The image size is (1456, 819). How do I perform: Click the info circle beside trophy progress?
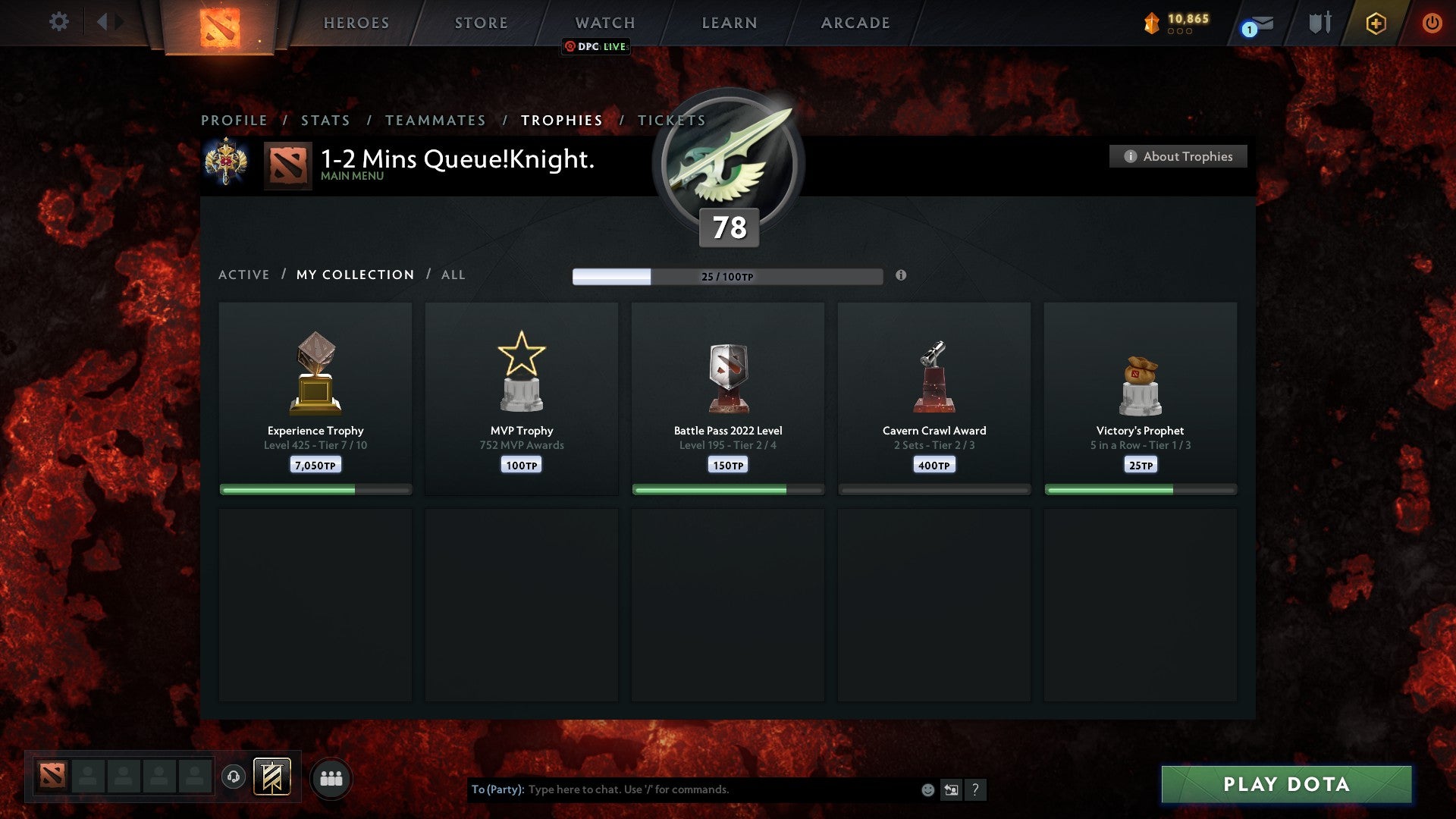(901, 277)
